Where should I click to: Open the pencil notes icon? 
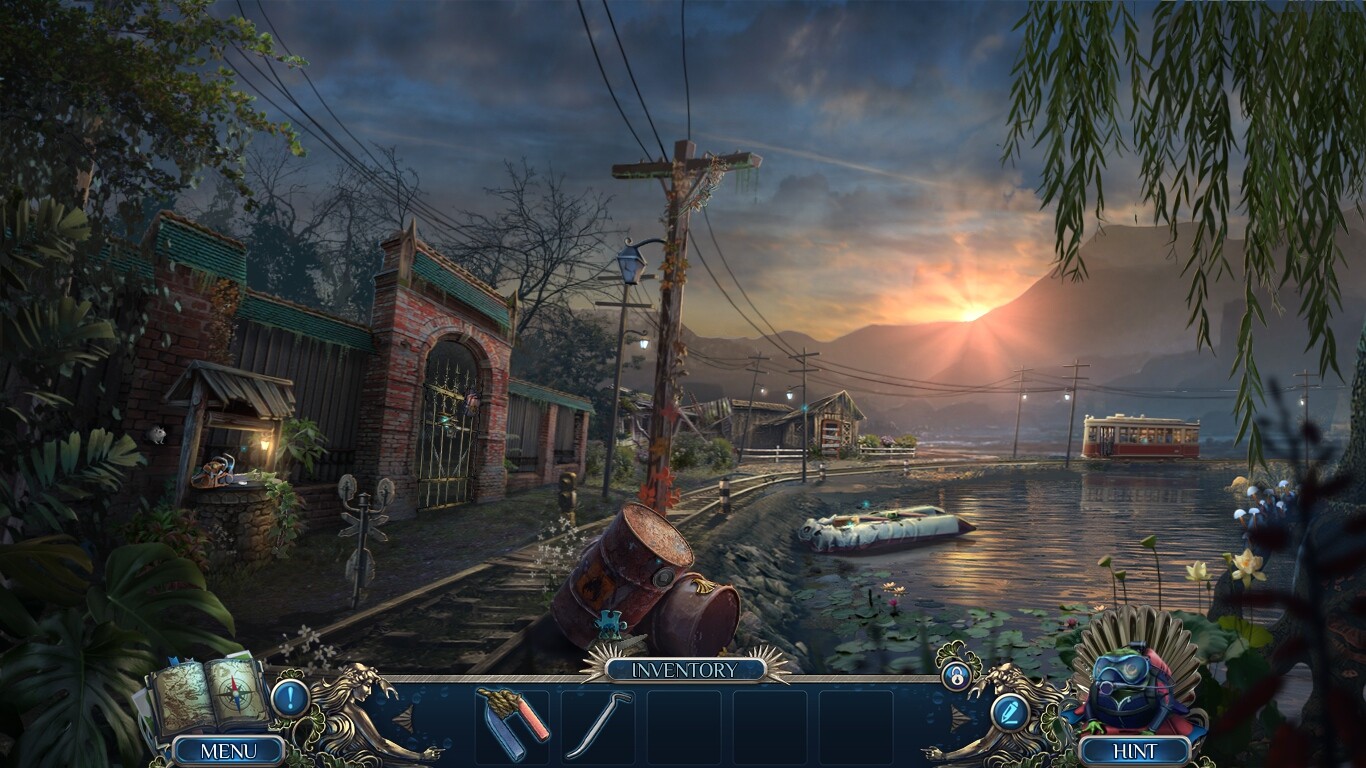click(1009, 712)
